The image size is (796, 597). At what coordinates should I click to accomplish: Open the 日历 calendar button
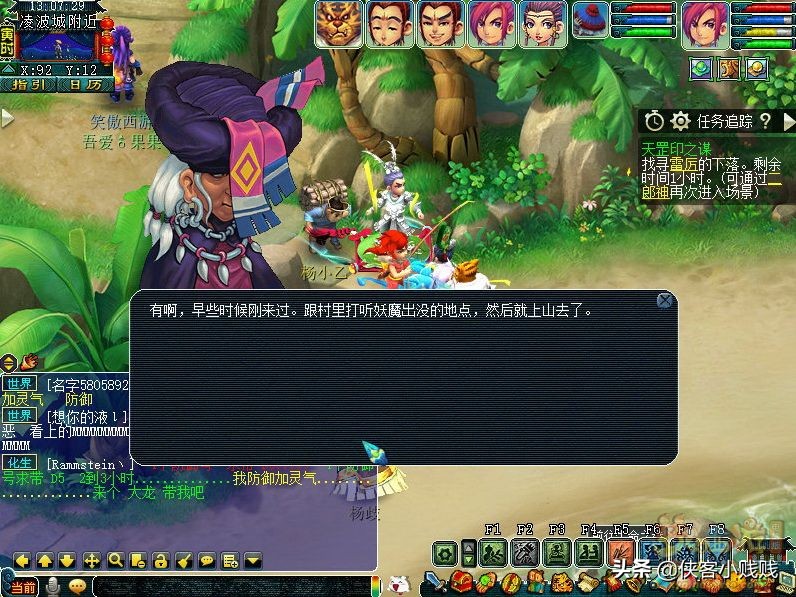click(x=84, y=85)
